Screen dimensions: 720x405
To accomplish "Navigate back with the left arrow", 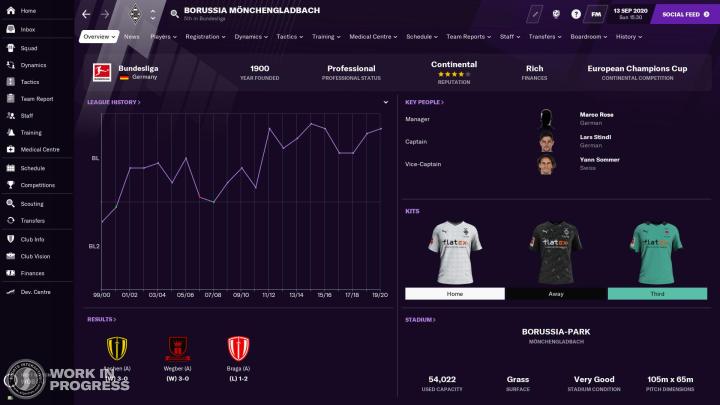I will (x=86, y=14).
